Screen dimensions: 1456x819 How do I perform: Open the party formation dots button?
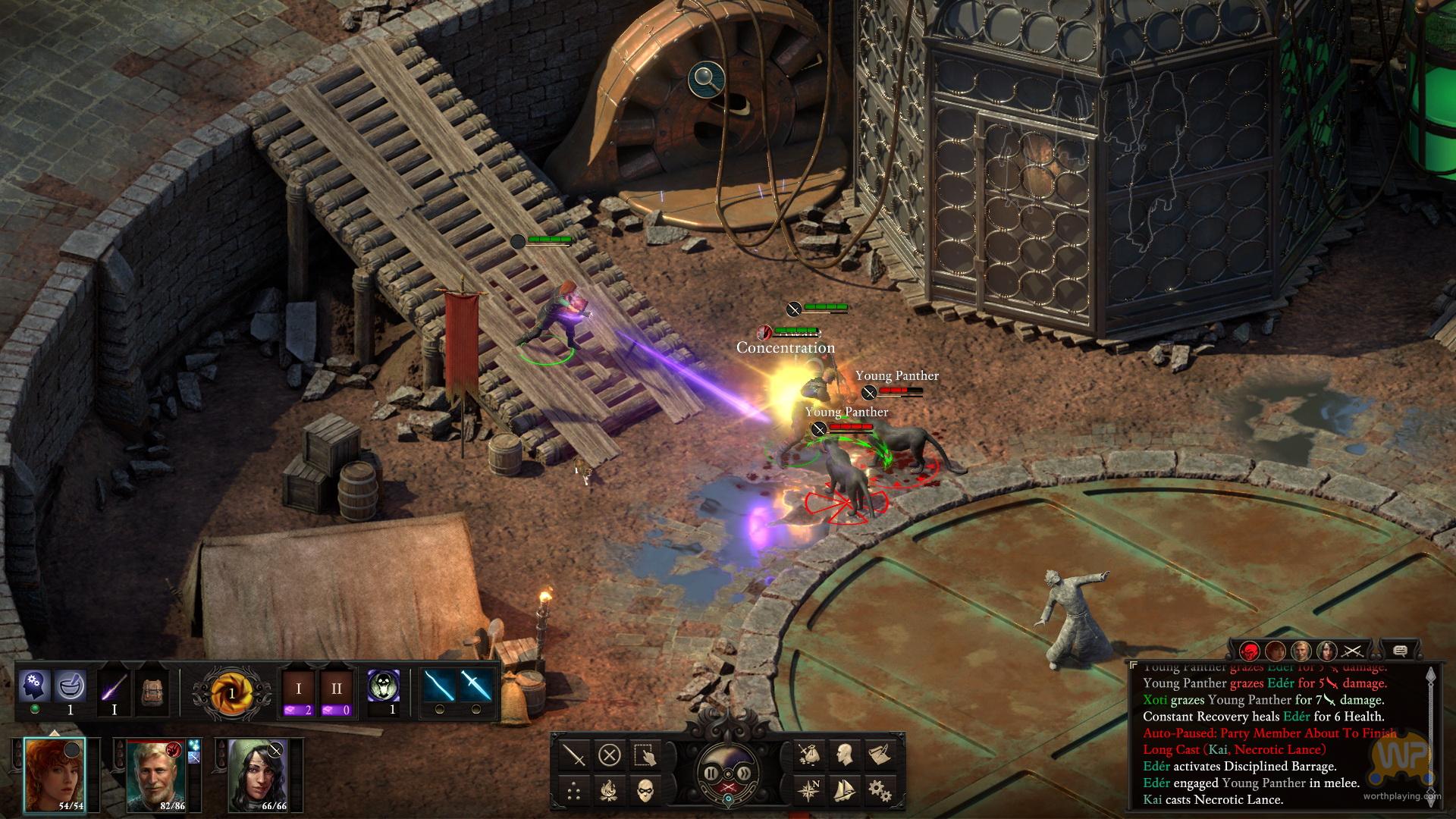tap(576, 791)
